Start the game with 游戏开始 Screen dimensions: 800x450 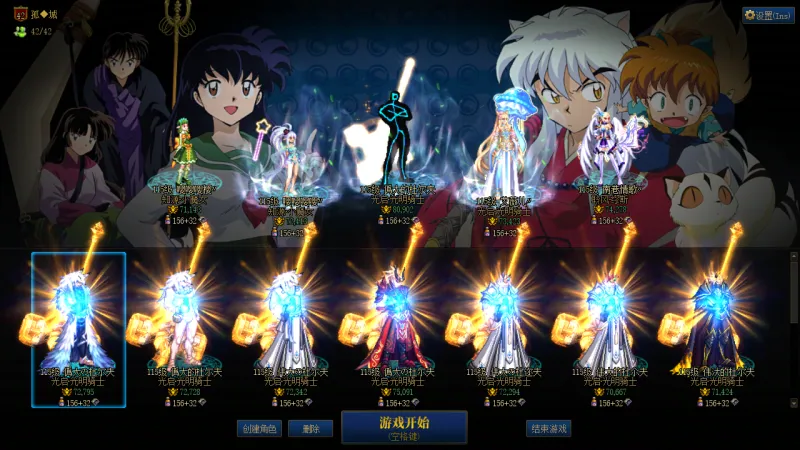coord(404,427)
